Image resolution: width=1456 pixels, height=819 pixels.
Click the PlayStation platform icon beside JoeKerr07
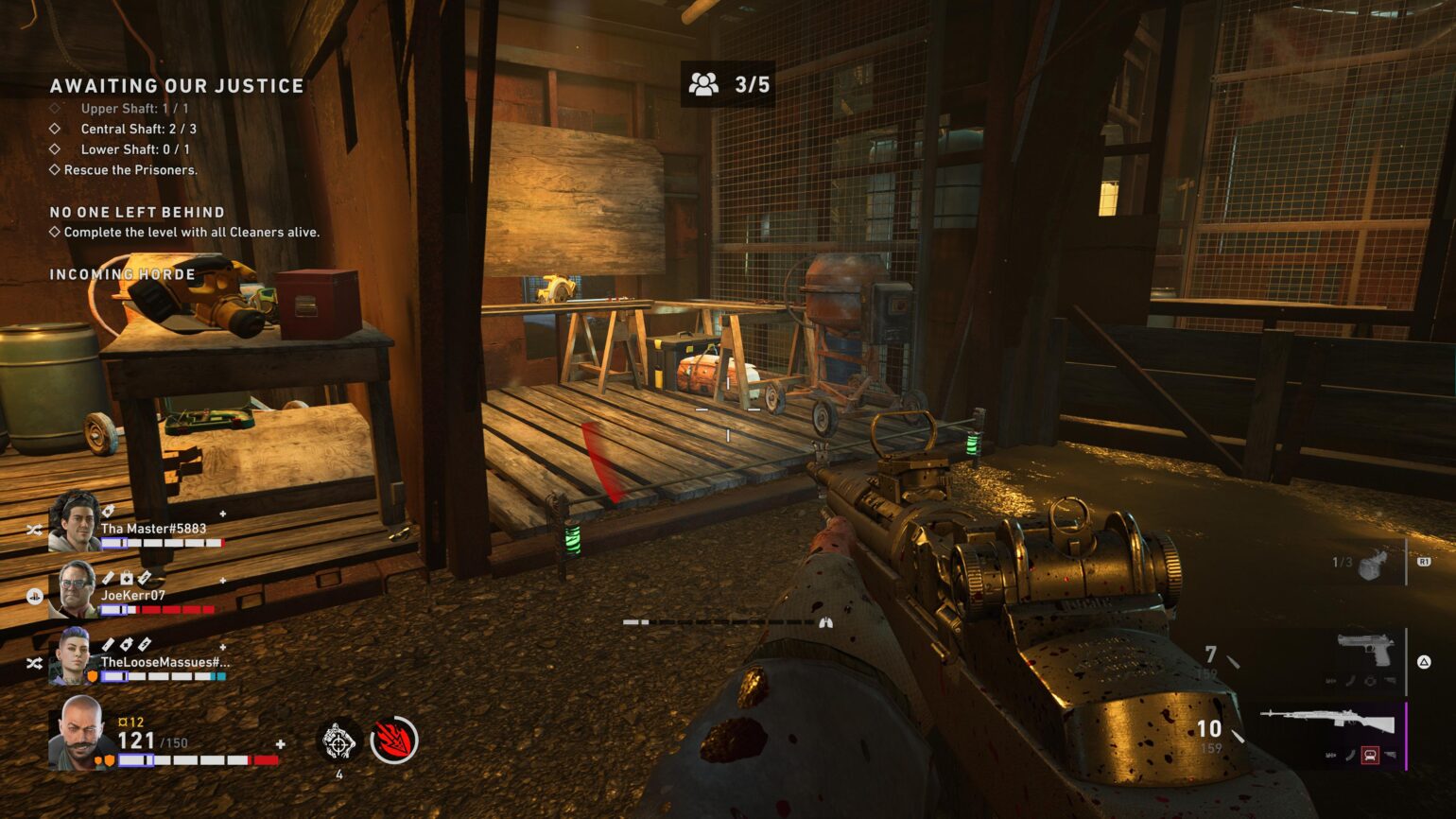tap(34, 596)
